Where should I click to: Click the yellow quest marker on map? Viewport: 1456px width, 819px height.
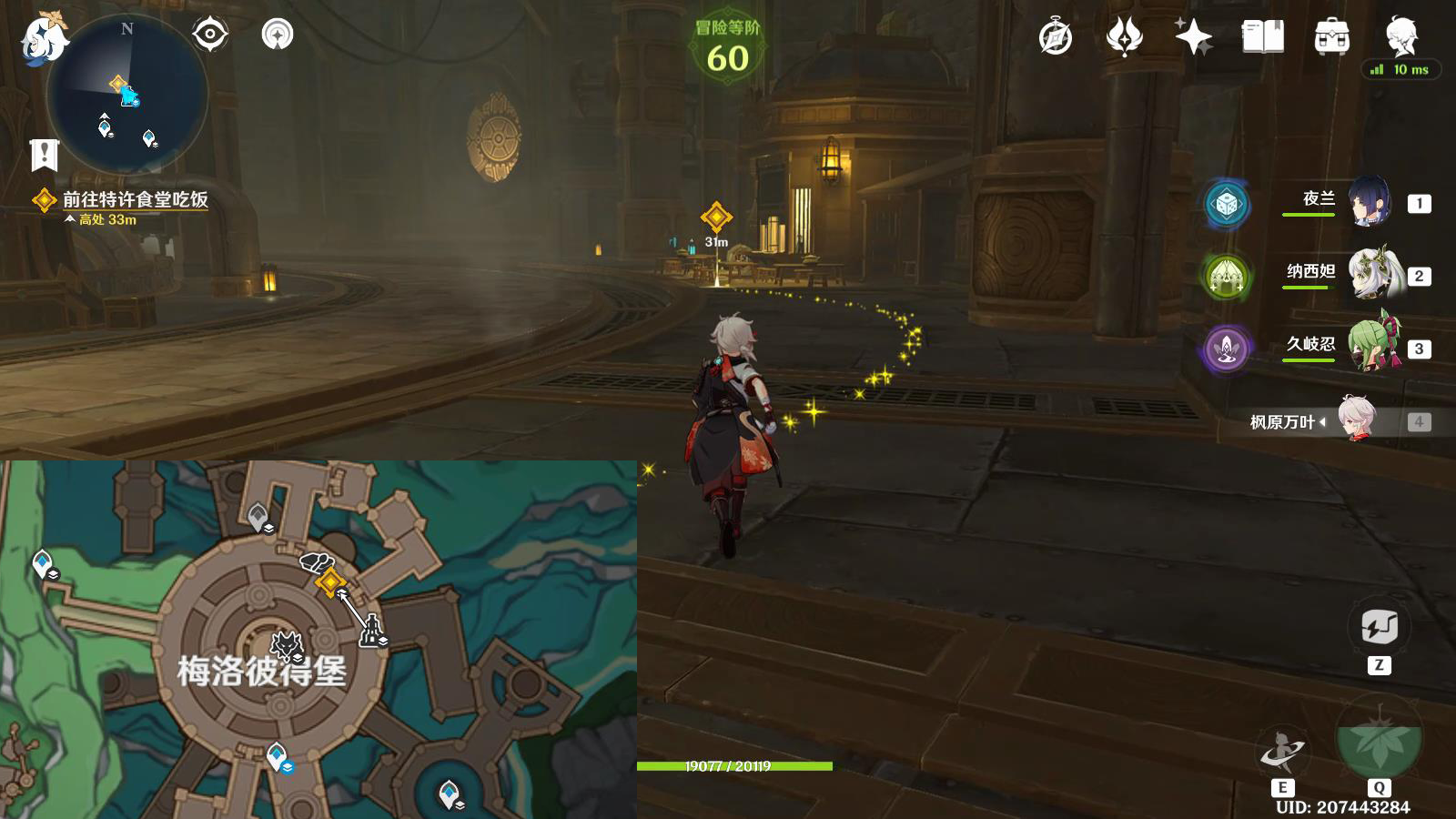(x=329, y=581)
